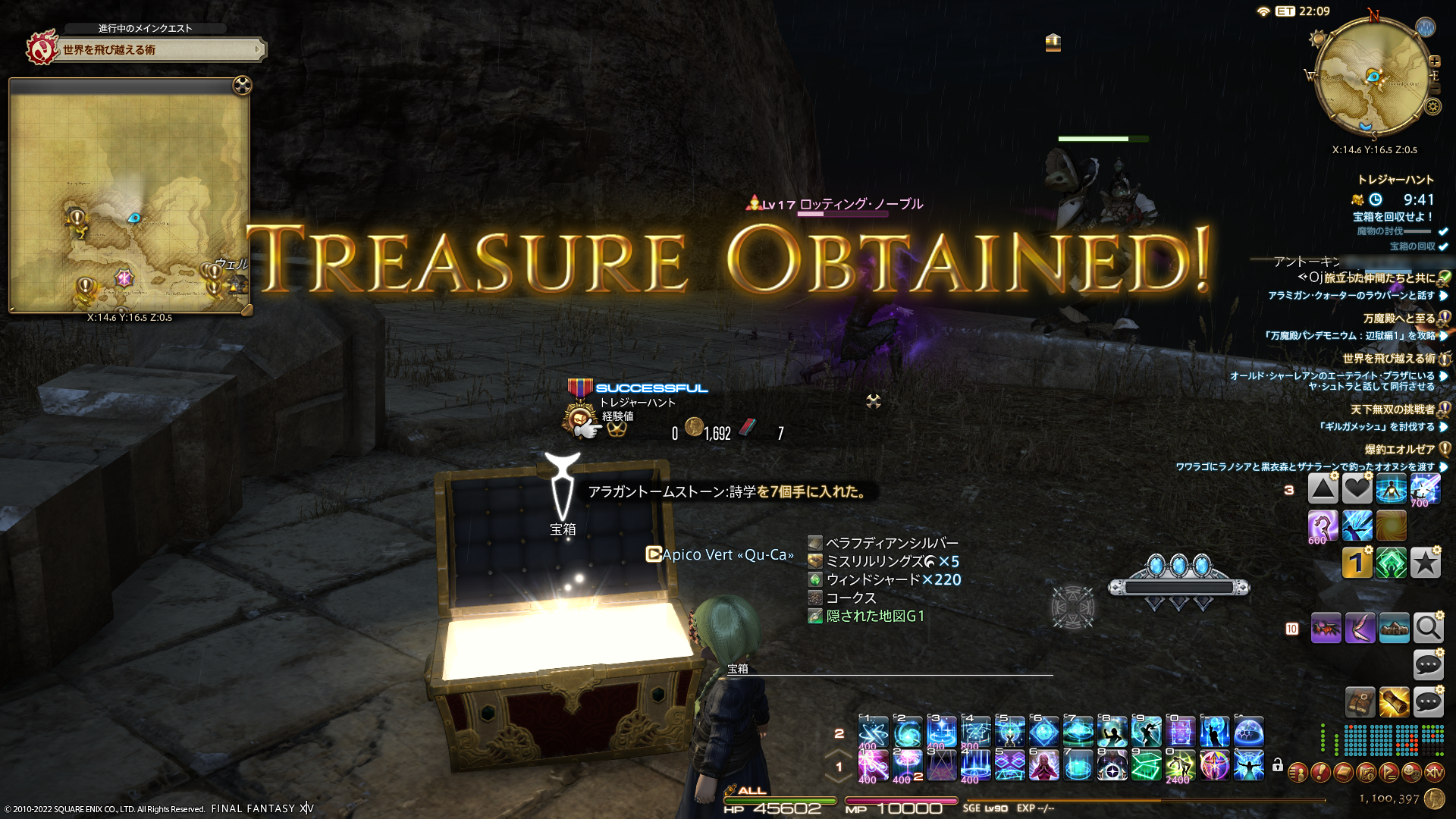Zoom in the minimap with plus button
This screenshot has height=819, width=1456.
1434,61
